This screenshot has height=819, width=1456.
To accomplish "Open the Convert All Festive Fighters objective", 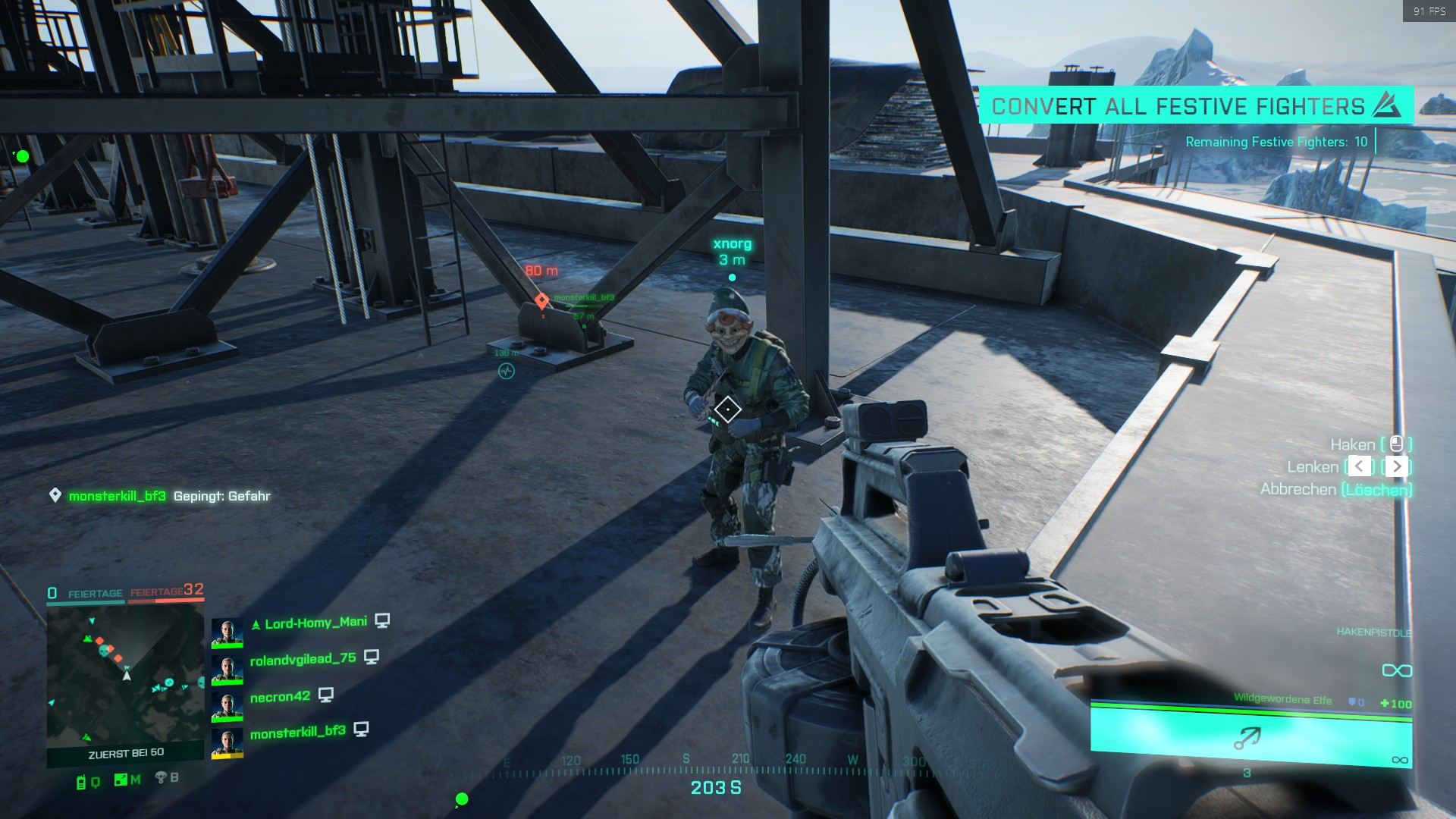I will point(1195,106).
